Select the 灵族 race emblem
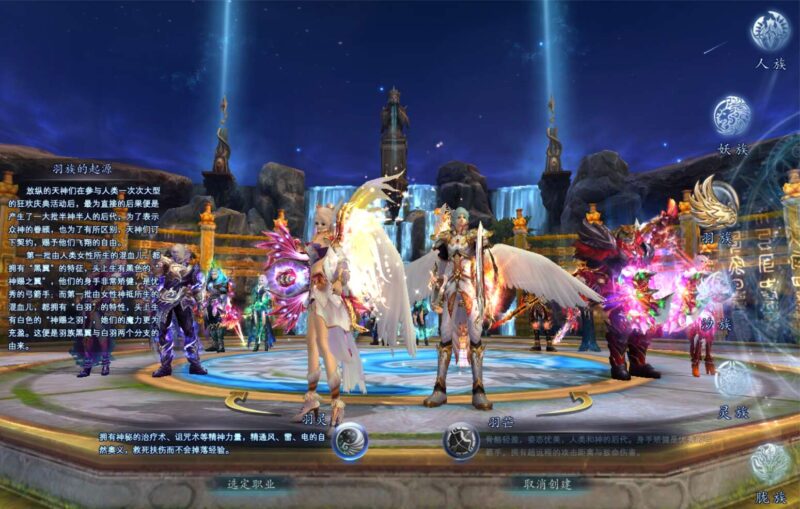The image size is (800, 509). (735, 380)
